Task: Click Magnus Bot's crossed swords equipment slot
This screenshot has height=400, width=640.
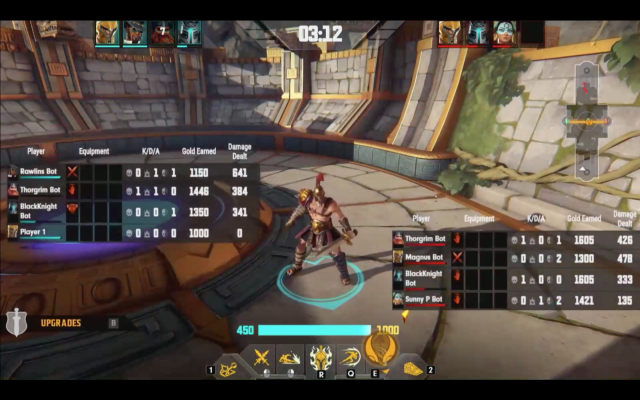Action: pyautogui.click(x=457, y=258)
